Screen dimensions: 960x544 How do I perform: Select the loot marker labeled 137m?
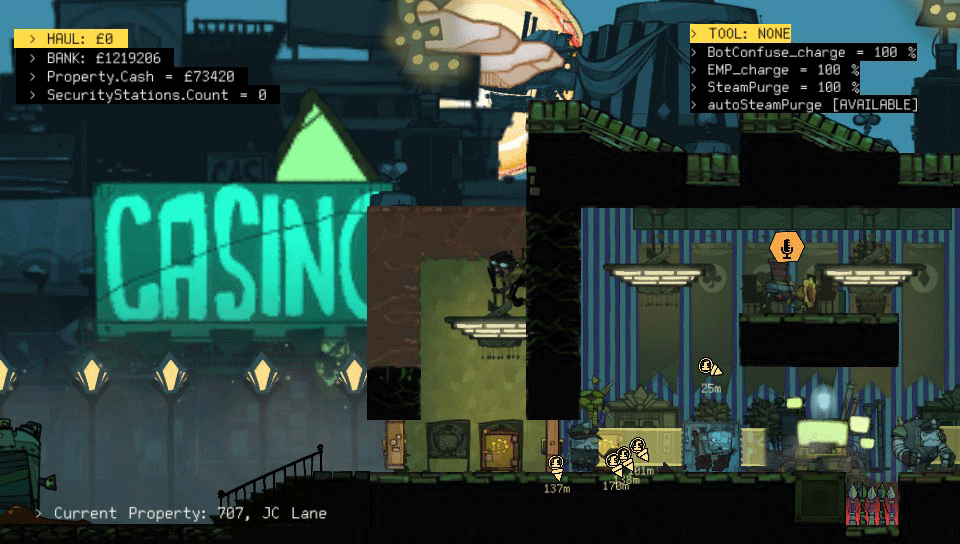556,464
